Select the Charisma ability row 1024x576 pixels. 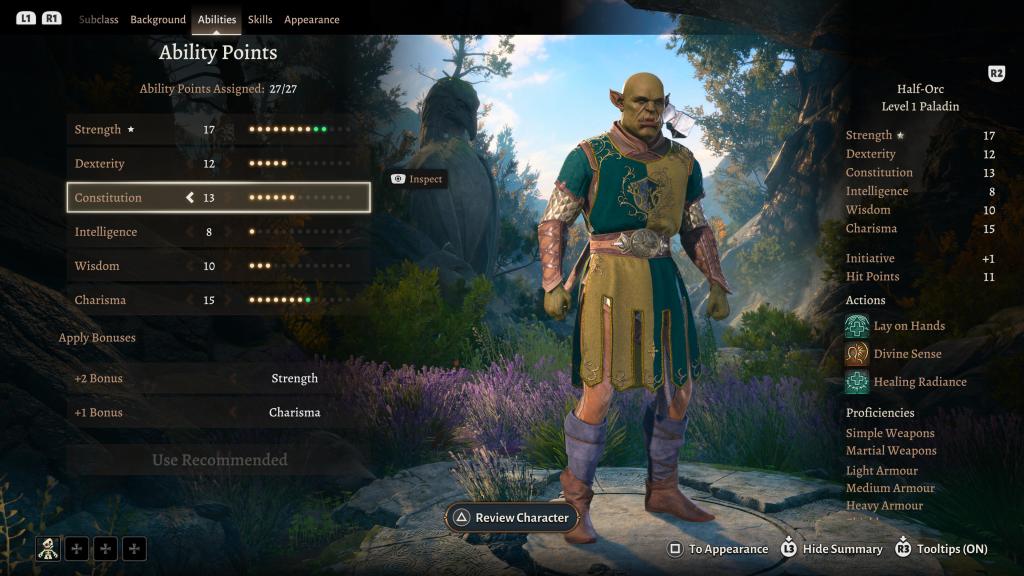[218, 300]
